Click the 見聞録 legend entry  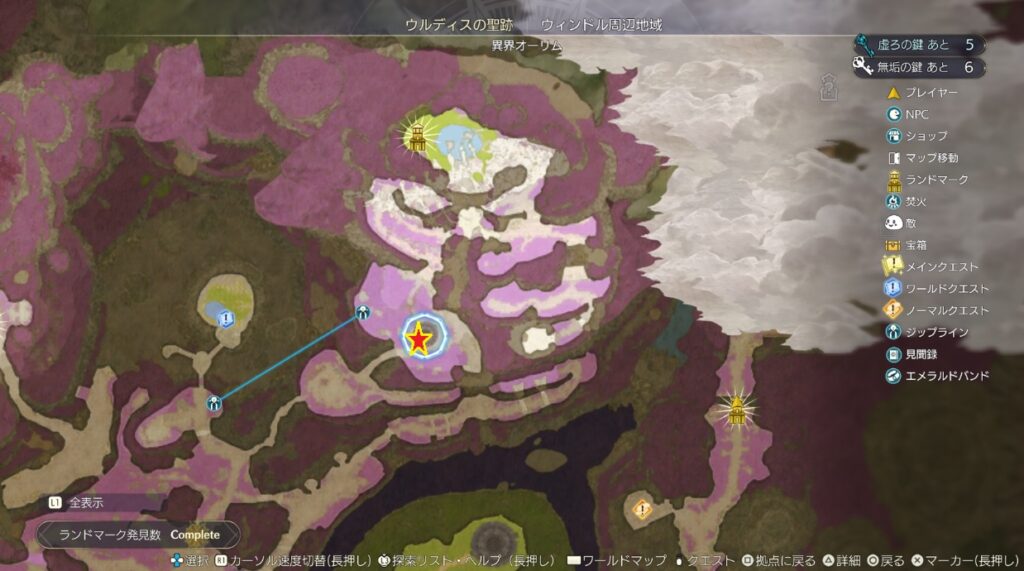(x=914, y=354)
